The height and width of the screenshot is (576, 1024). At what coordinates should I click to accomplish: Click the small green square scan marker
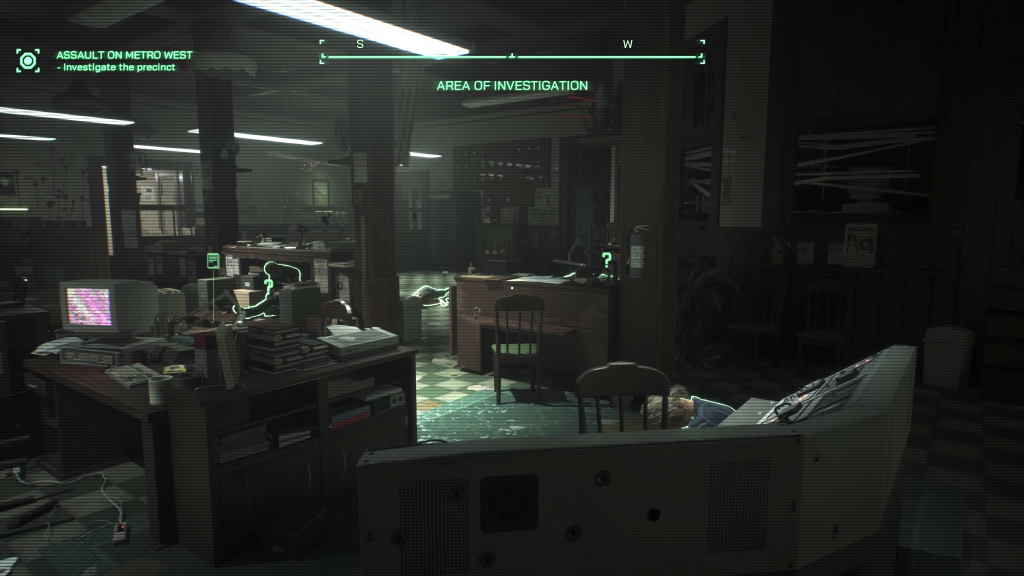click(x=213, y=261)
